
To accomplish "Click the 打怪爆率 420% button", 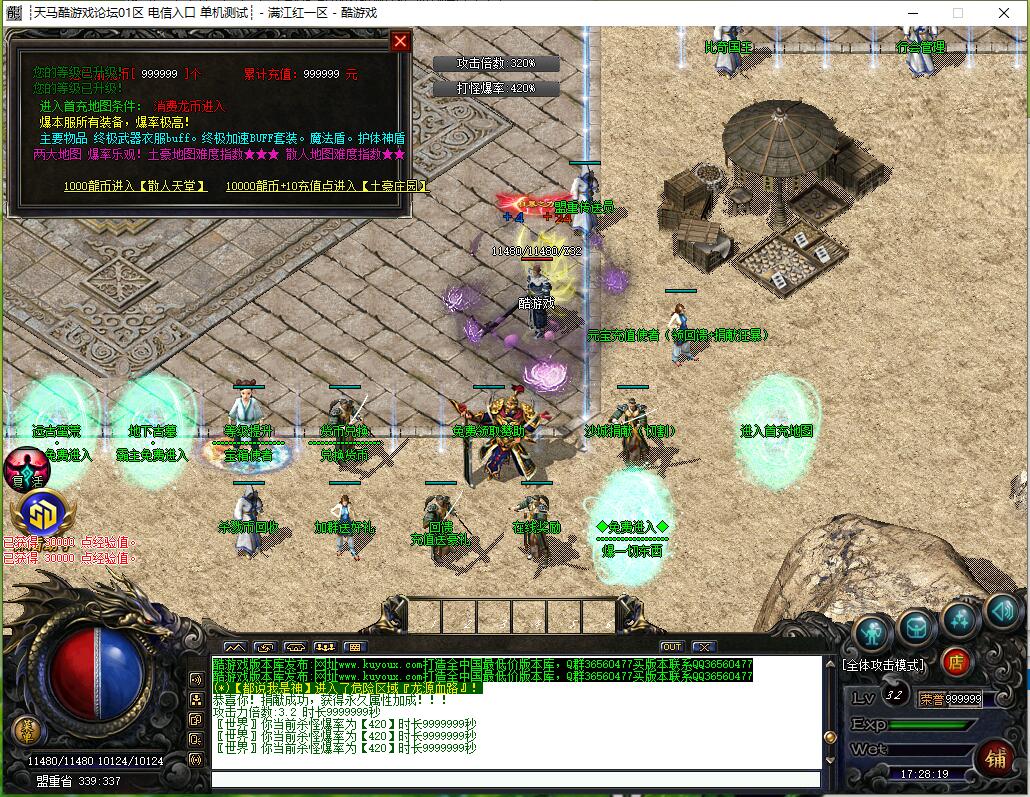I will pyautogui.click(x=496, y=88).
